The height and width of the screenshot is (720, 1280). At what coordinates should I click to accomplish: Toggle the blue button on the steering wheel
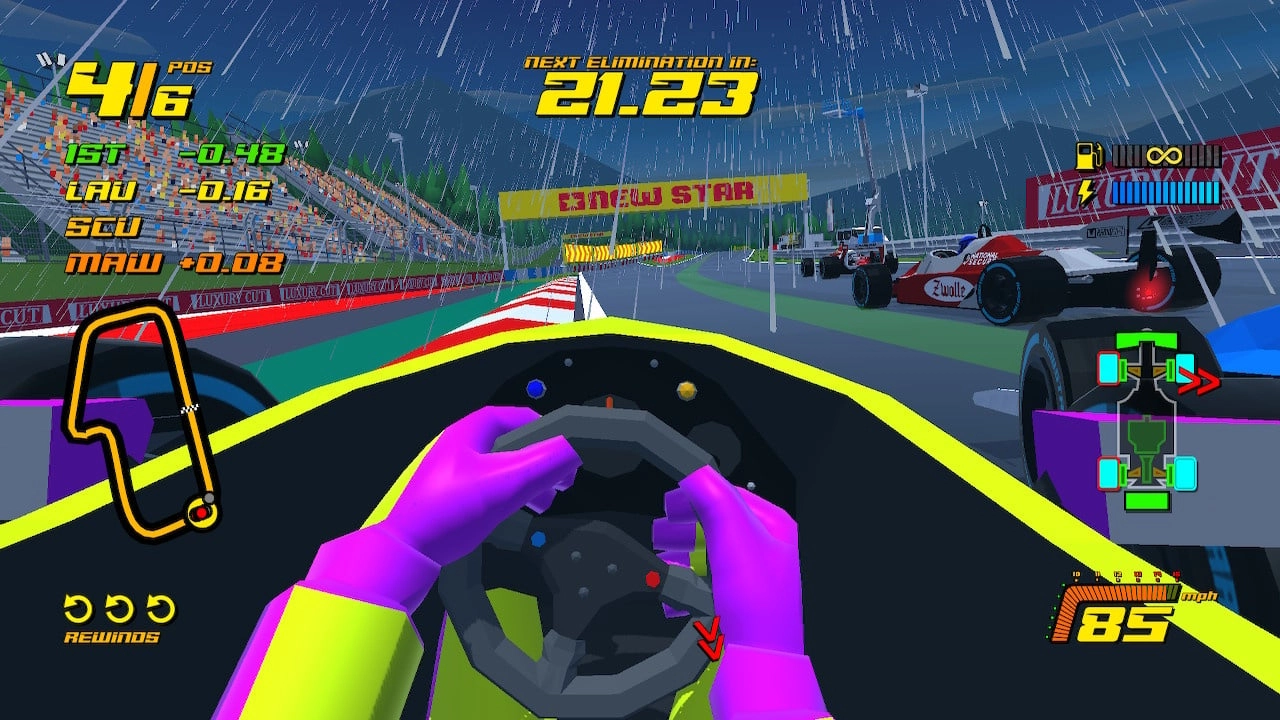[x=537, y=388]
